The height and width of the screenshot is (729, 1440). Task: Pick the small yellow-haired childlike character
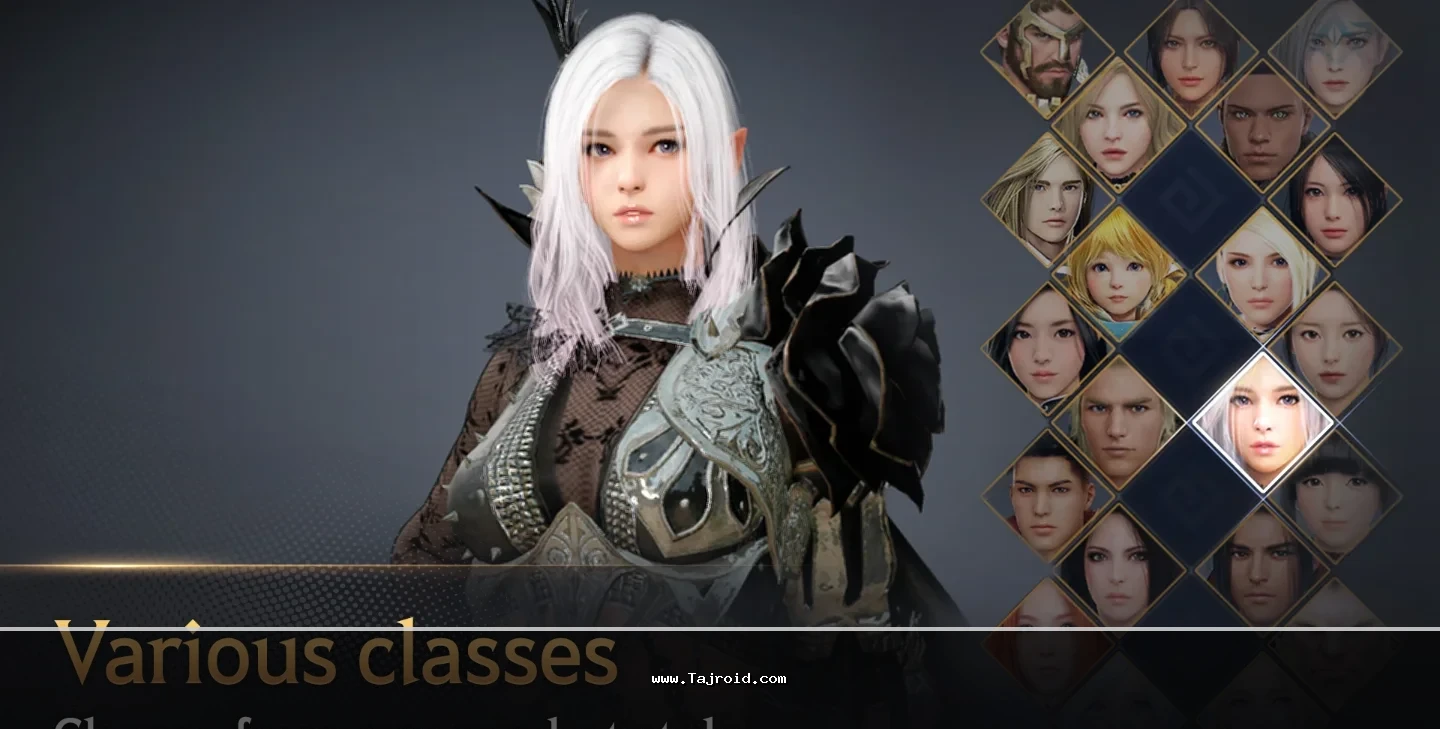click(1118, 272)
